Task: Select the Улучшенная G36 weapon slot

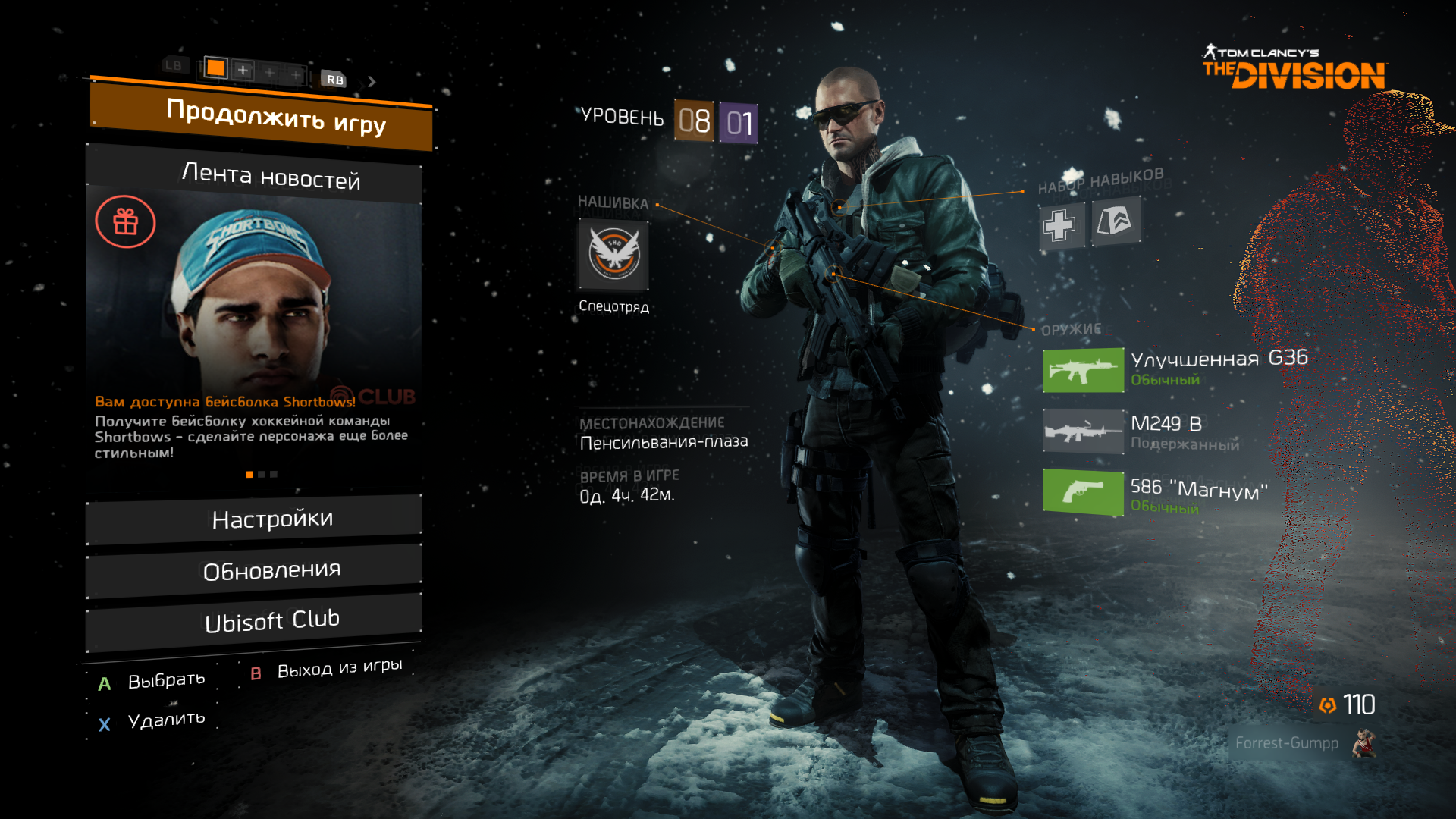Action: (1083, 370)
